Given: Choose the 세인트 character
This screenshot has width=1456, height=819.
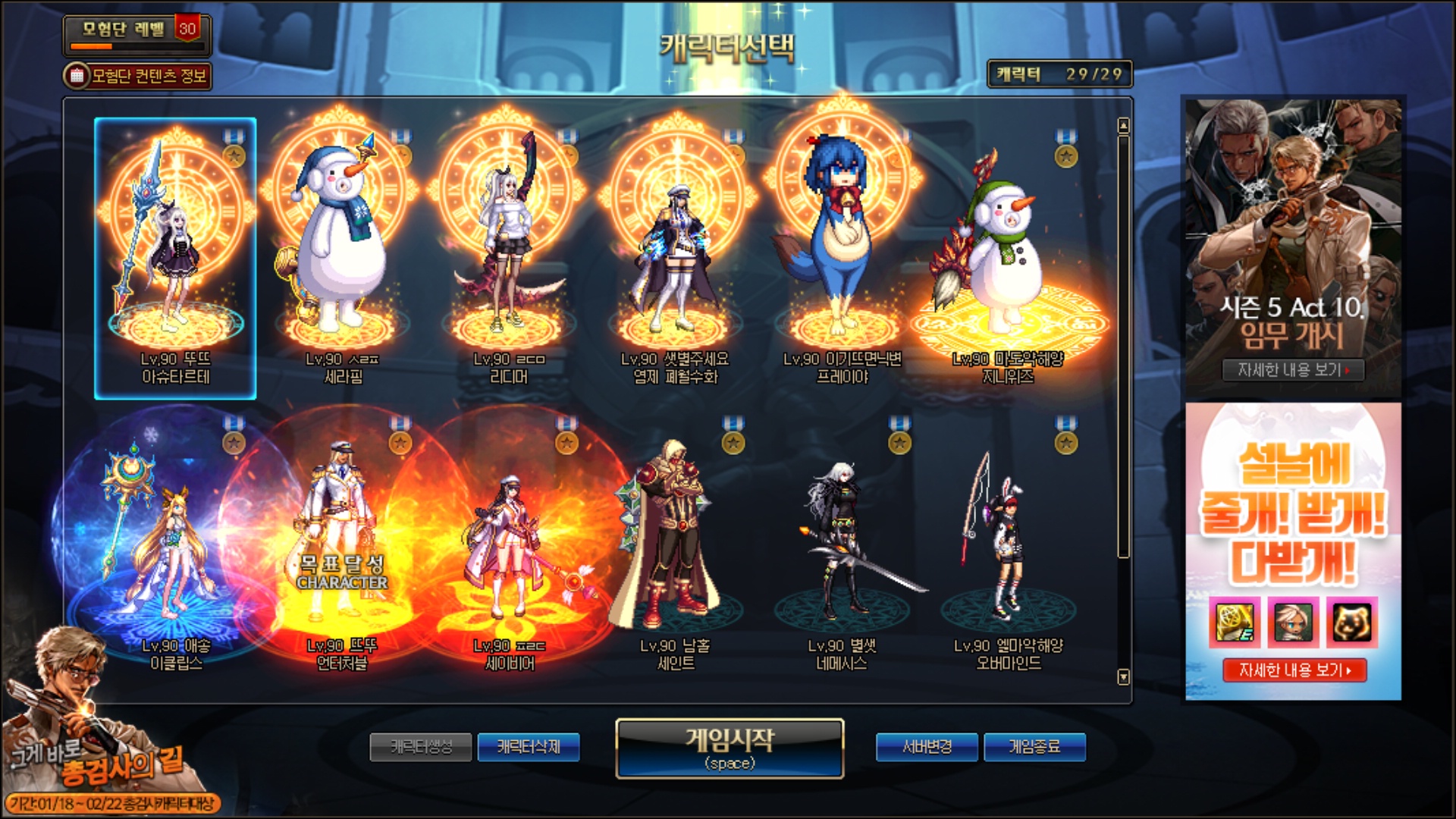Looking at the screenshot, I should click(x=675, y=546).
